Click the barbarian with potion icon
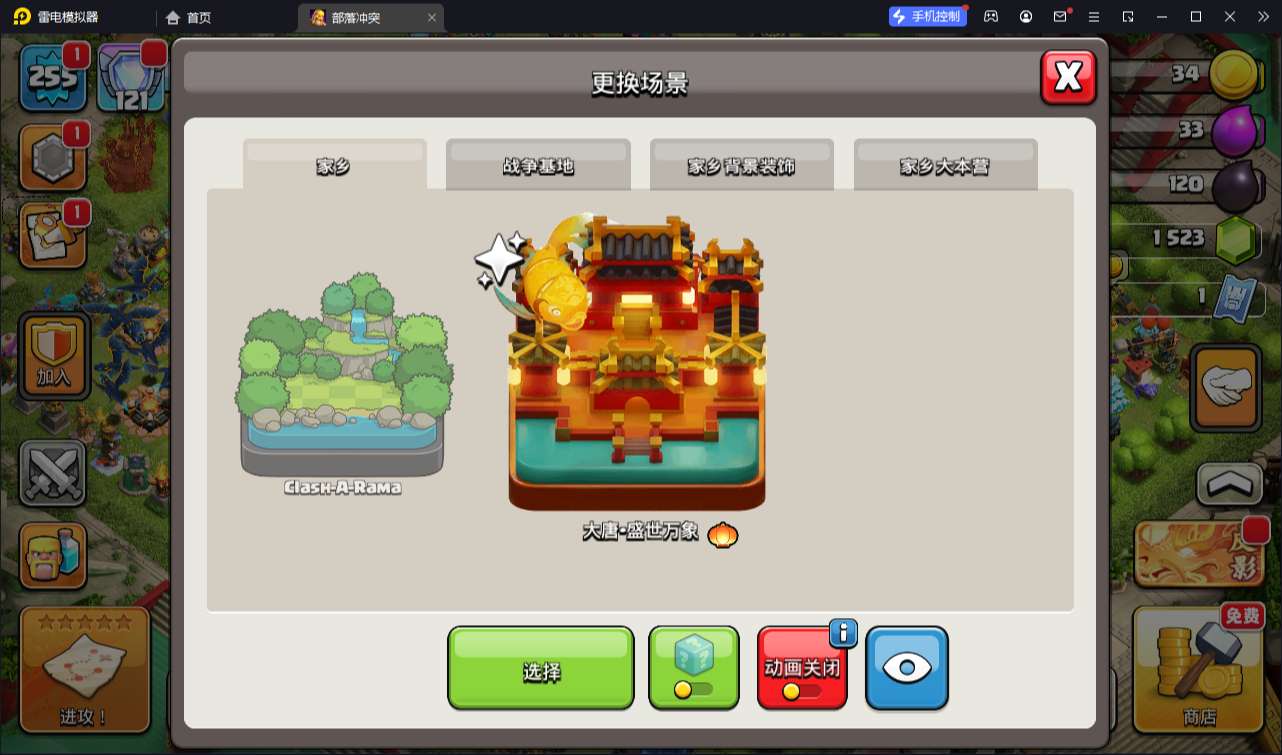1282x755 pixels. [x=52, y=553]
